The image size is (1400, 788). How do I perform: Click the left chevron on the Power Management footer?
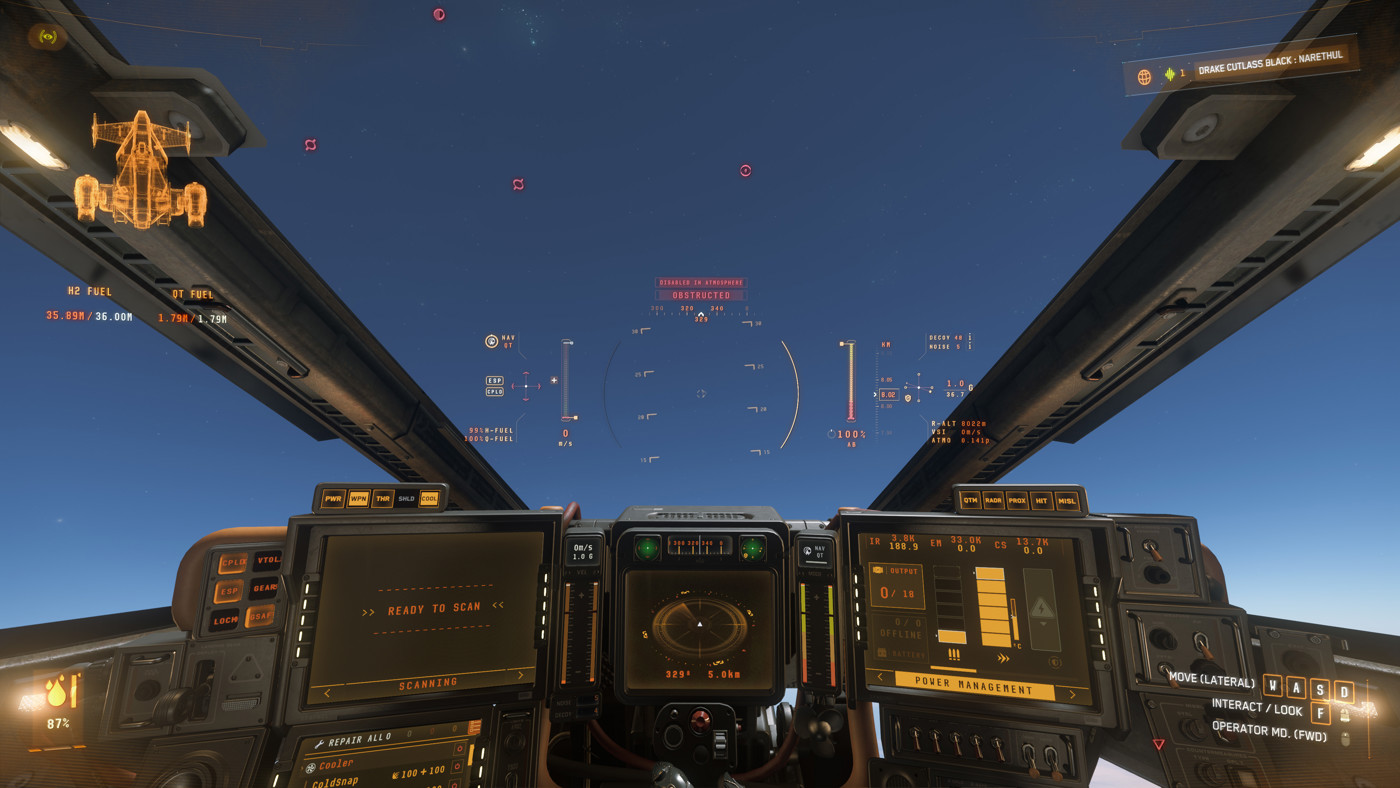[x=881, y=676]
